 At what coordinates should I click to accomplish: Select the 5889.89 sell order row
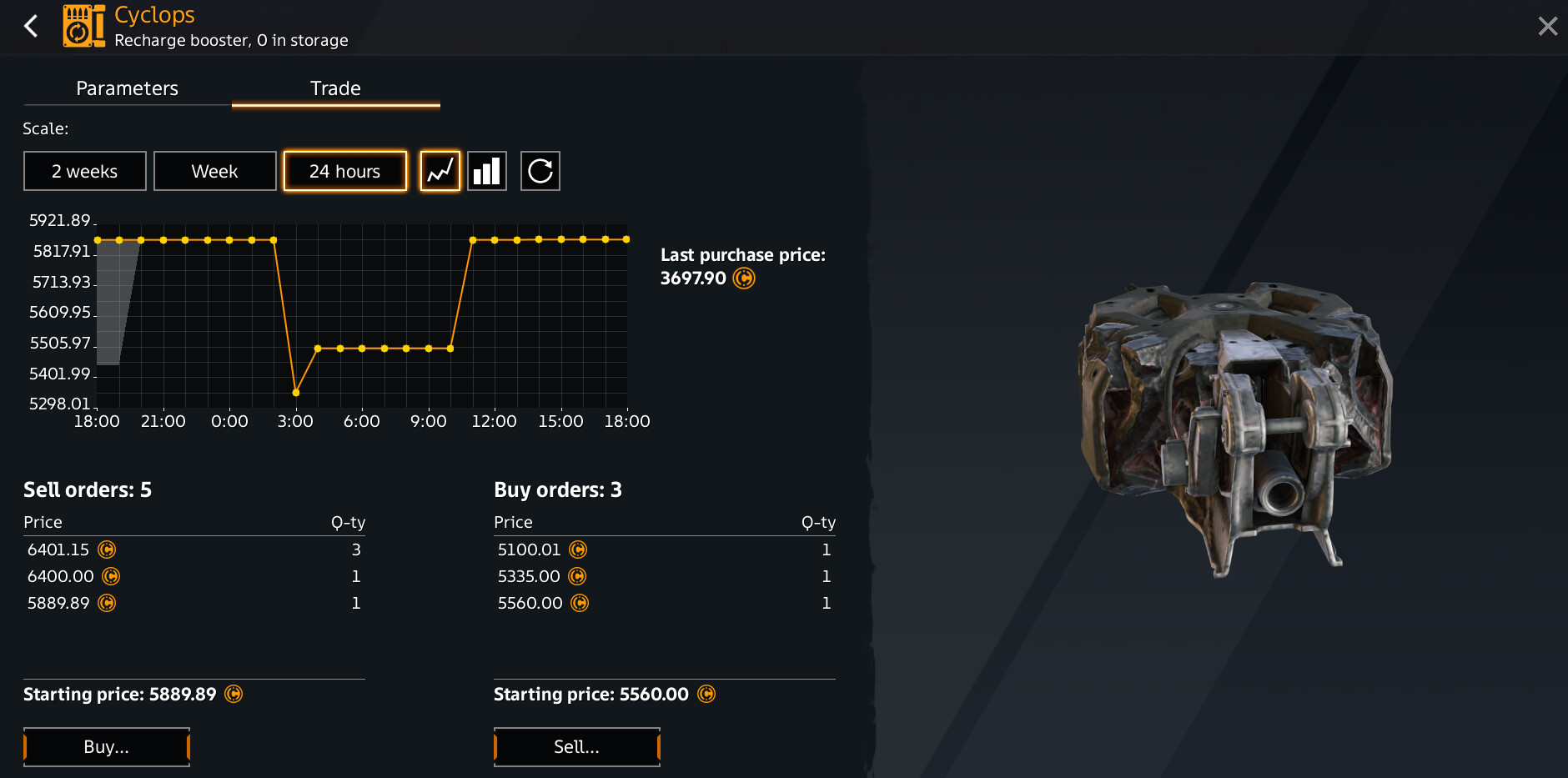pyautogui.click(x=193, y=603)
